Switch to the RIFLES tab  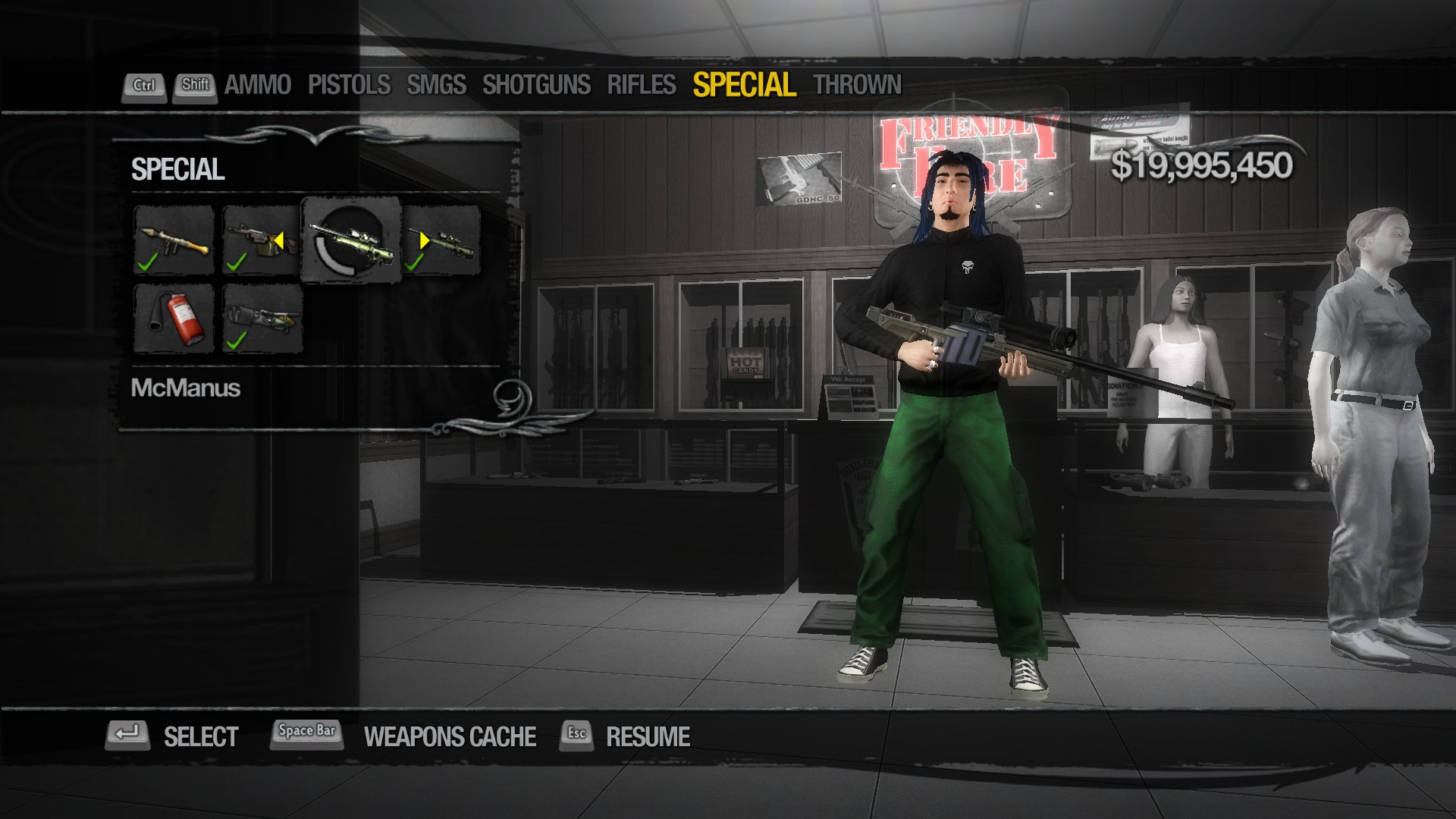coord(641,85)
